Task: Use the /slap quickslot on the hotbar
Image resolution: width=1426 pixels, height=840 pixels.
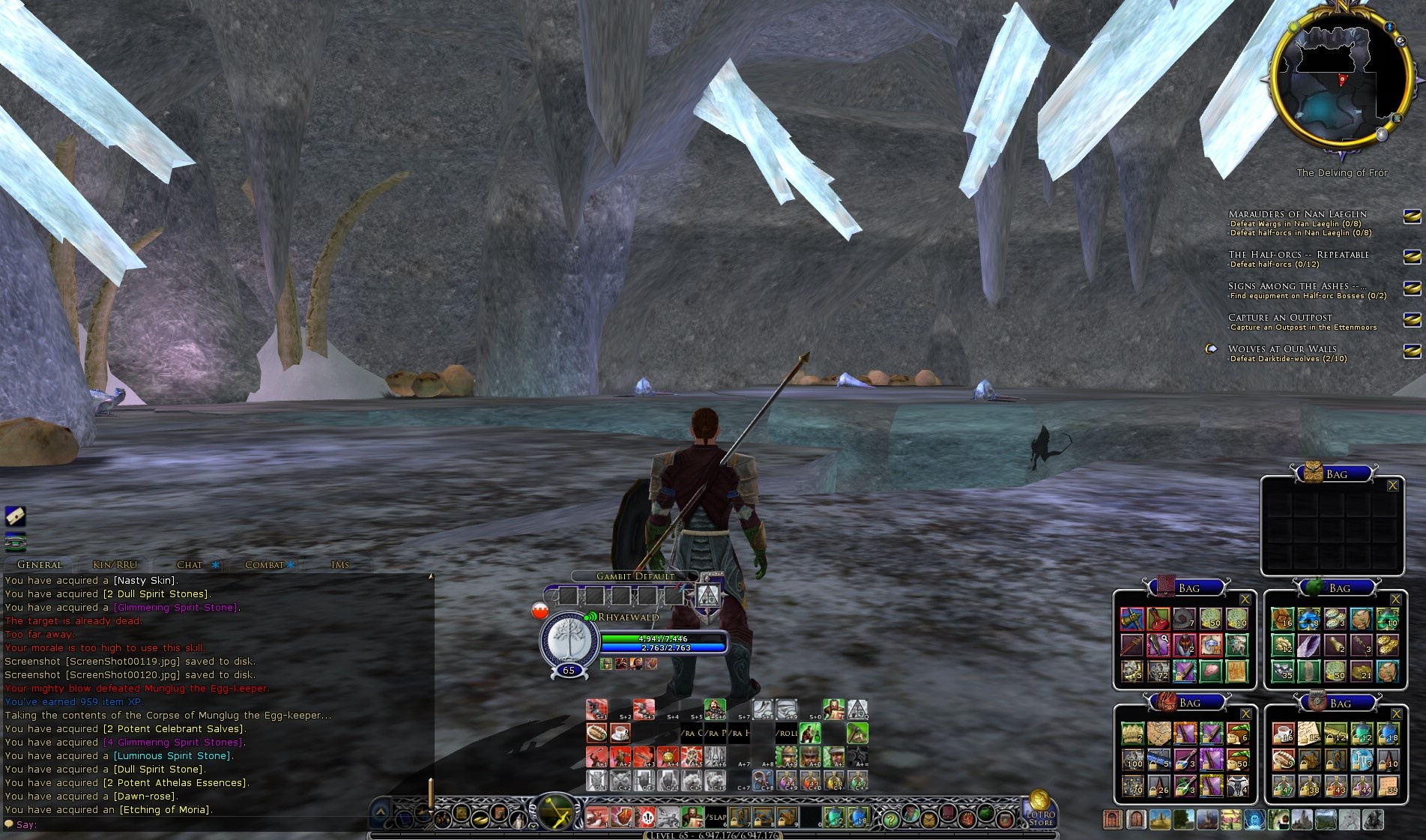Action: pos(717,817)
